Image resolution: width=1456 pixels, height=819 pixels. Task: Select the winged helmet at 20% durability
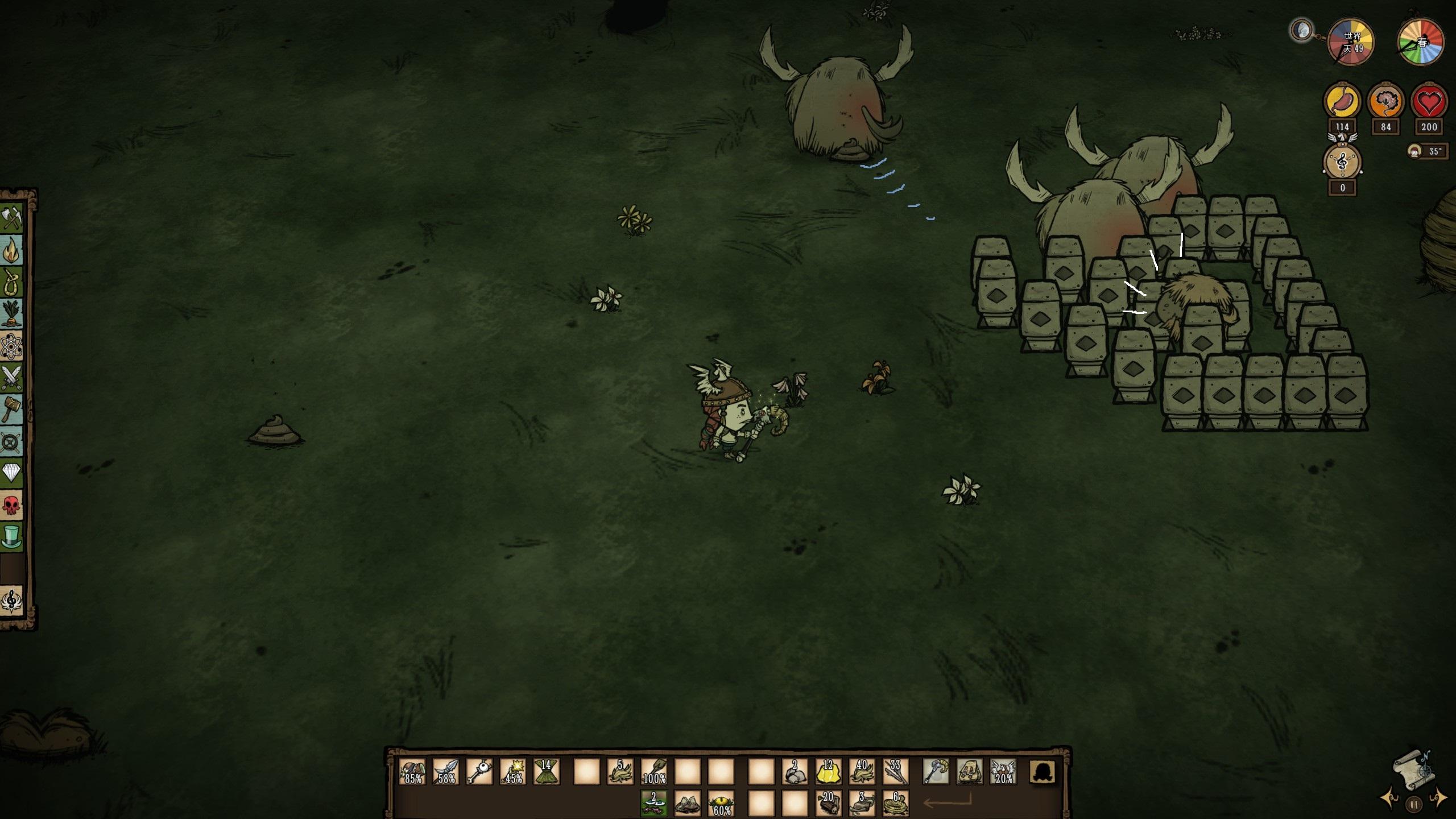[1003, 772]
